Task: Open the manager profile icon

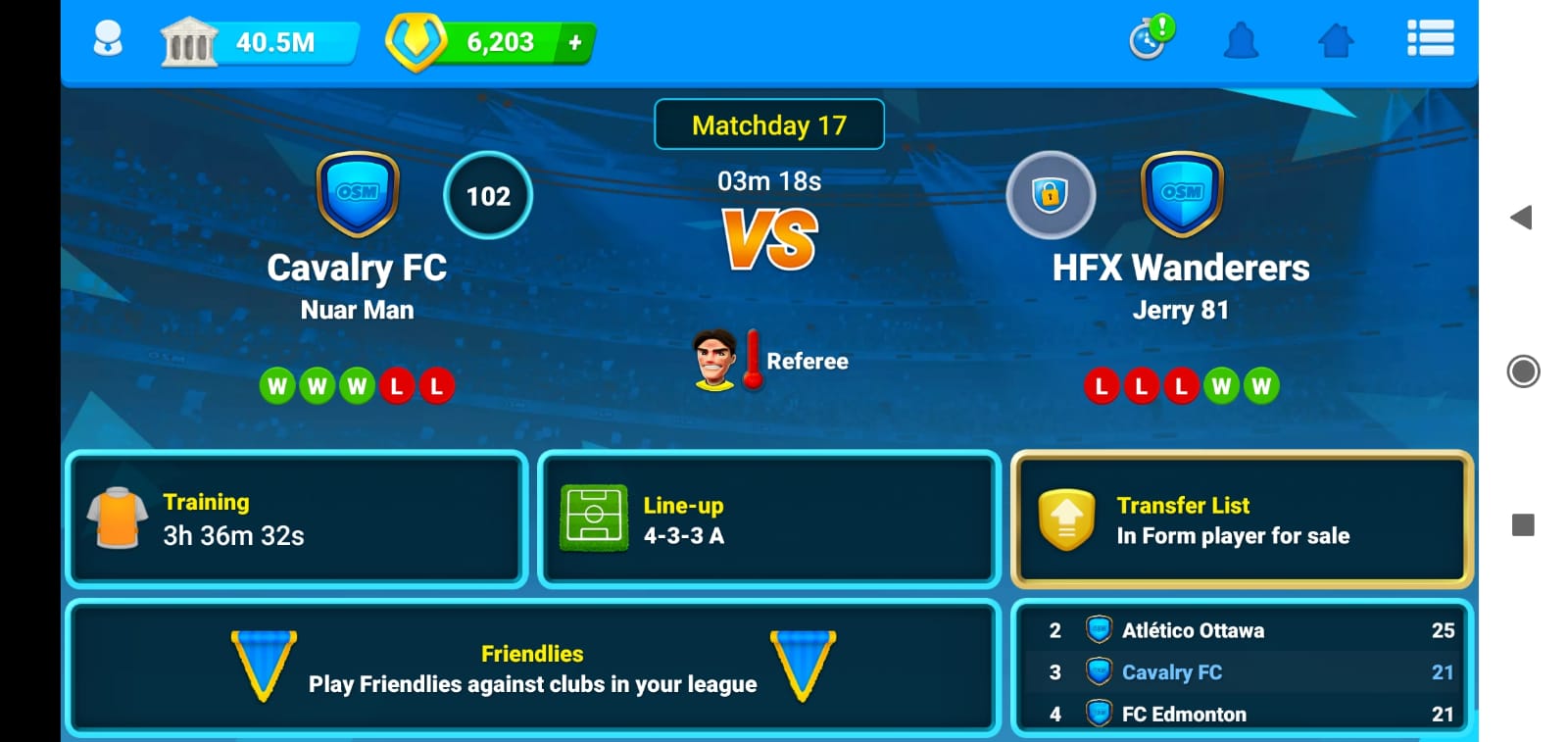Action: (x=107, y=40)
